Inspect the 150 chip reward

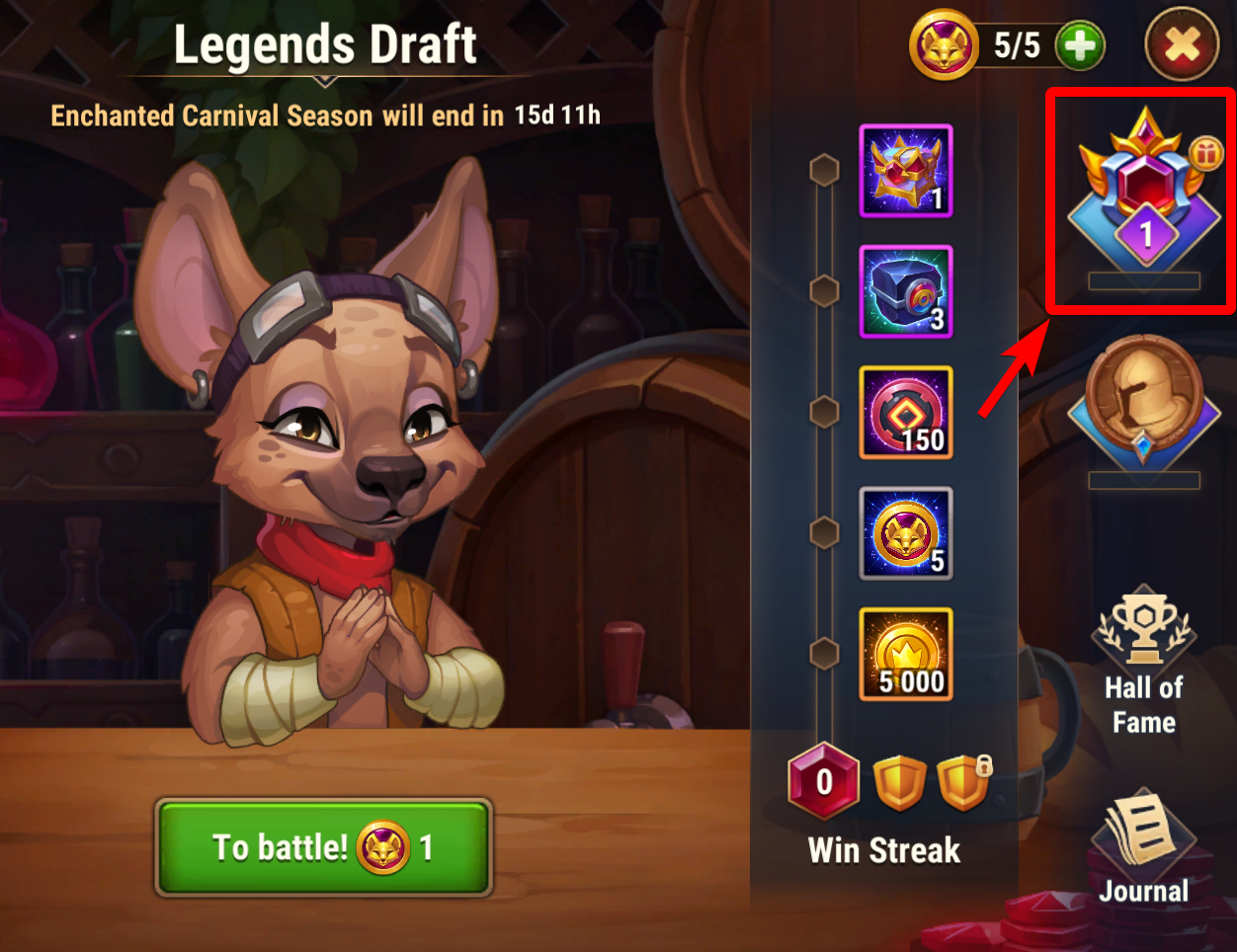tap(906, 413)
